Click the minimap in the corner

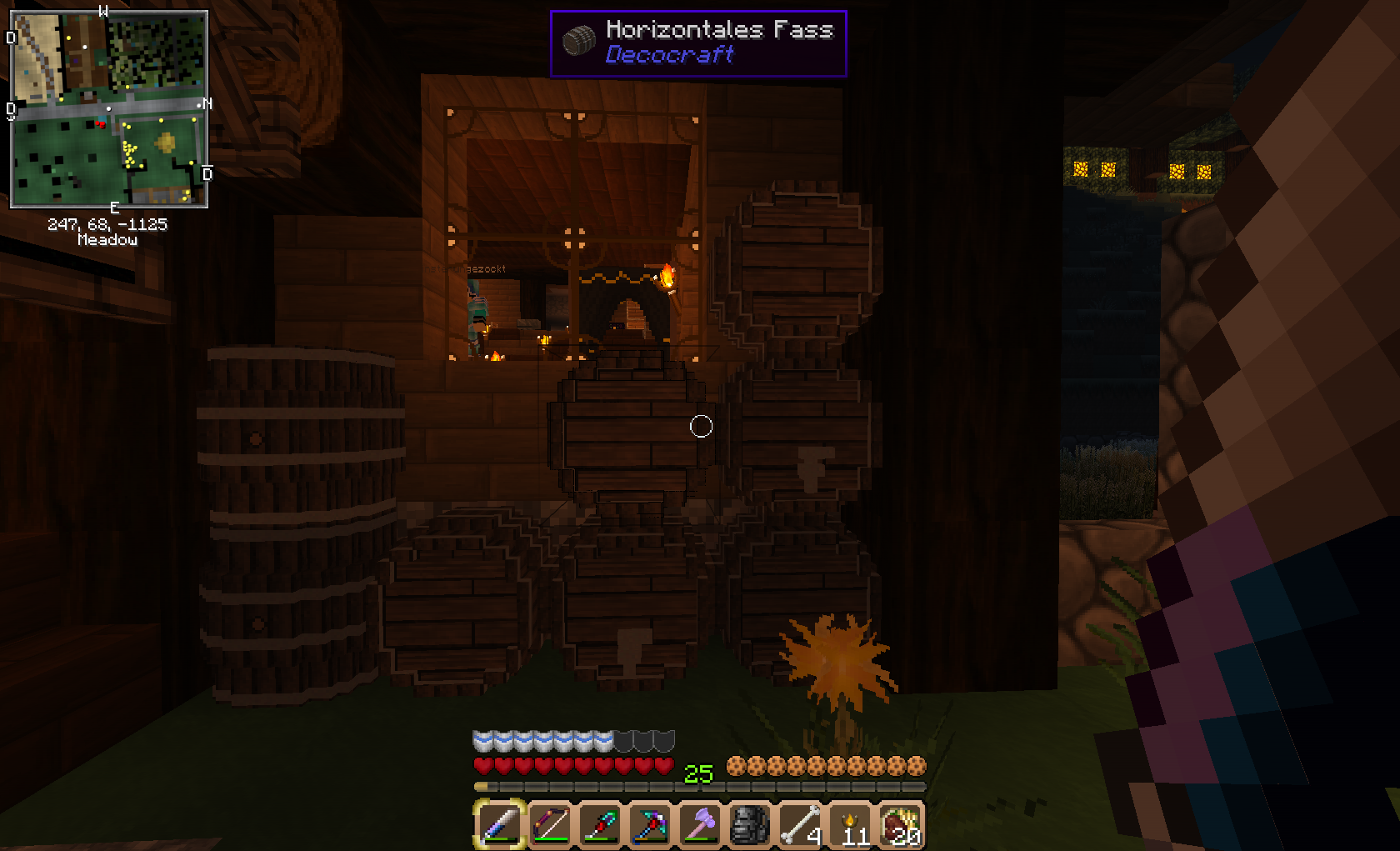pyautogui.click(x=108, y=108)
